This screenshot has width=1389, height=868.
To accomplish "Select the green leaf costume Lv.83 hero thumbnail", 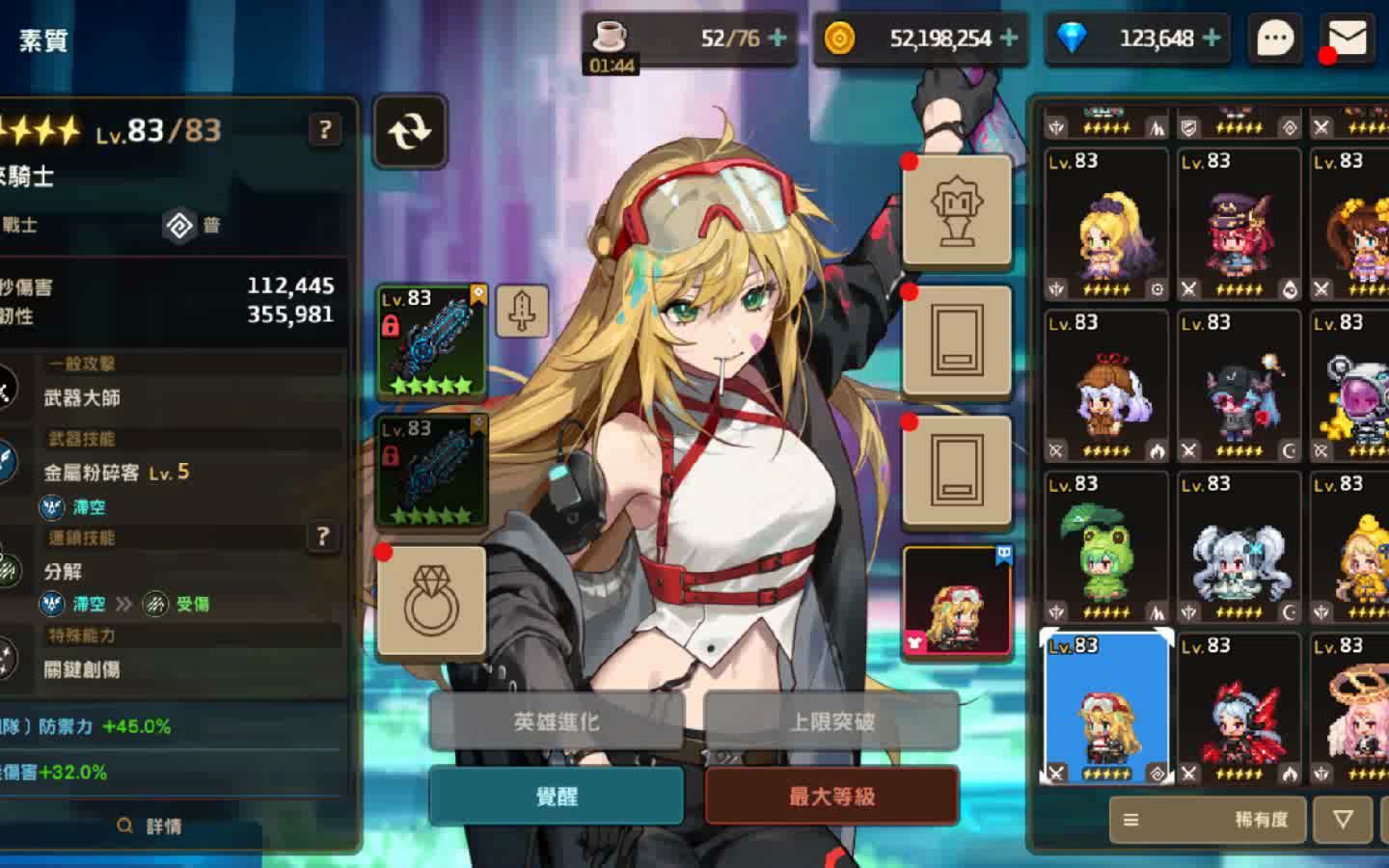I will pyautogui.click(x=1106, y=545).
